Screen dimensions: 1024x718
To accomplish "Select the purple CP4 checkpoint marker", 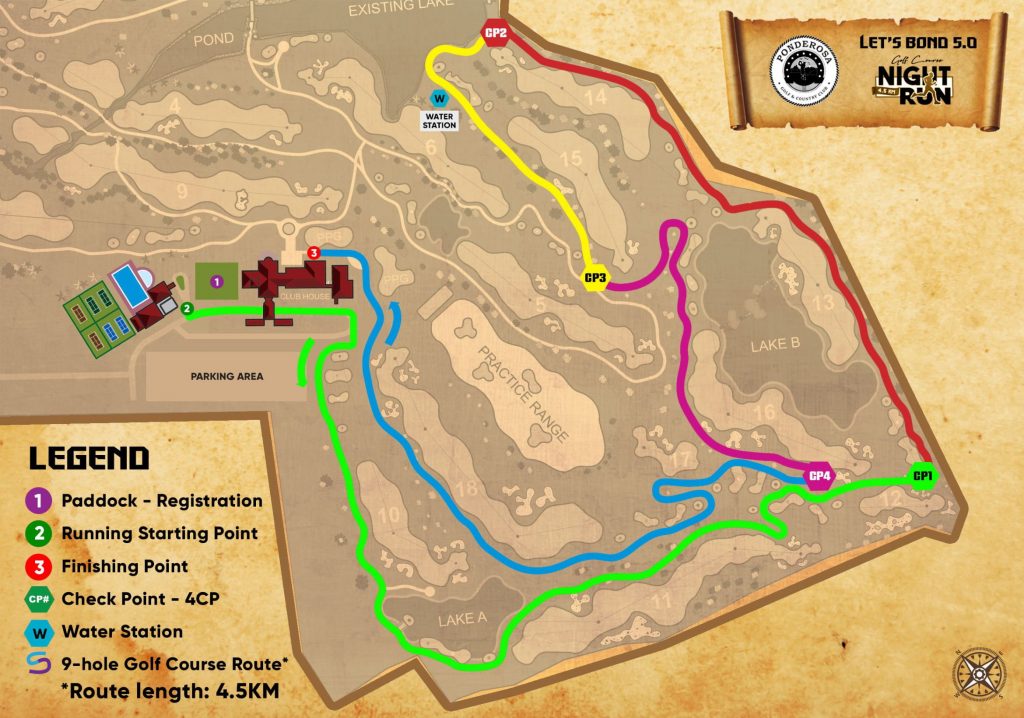I will coord(820,476).
